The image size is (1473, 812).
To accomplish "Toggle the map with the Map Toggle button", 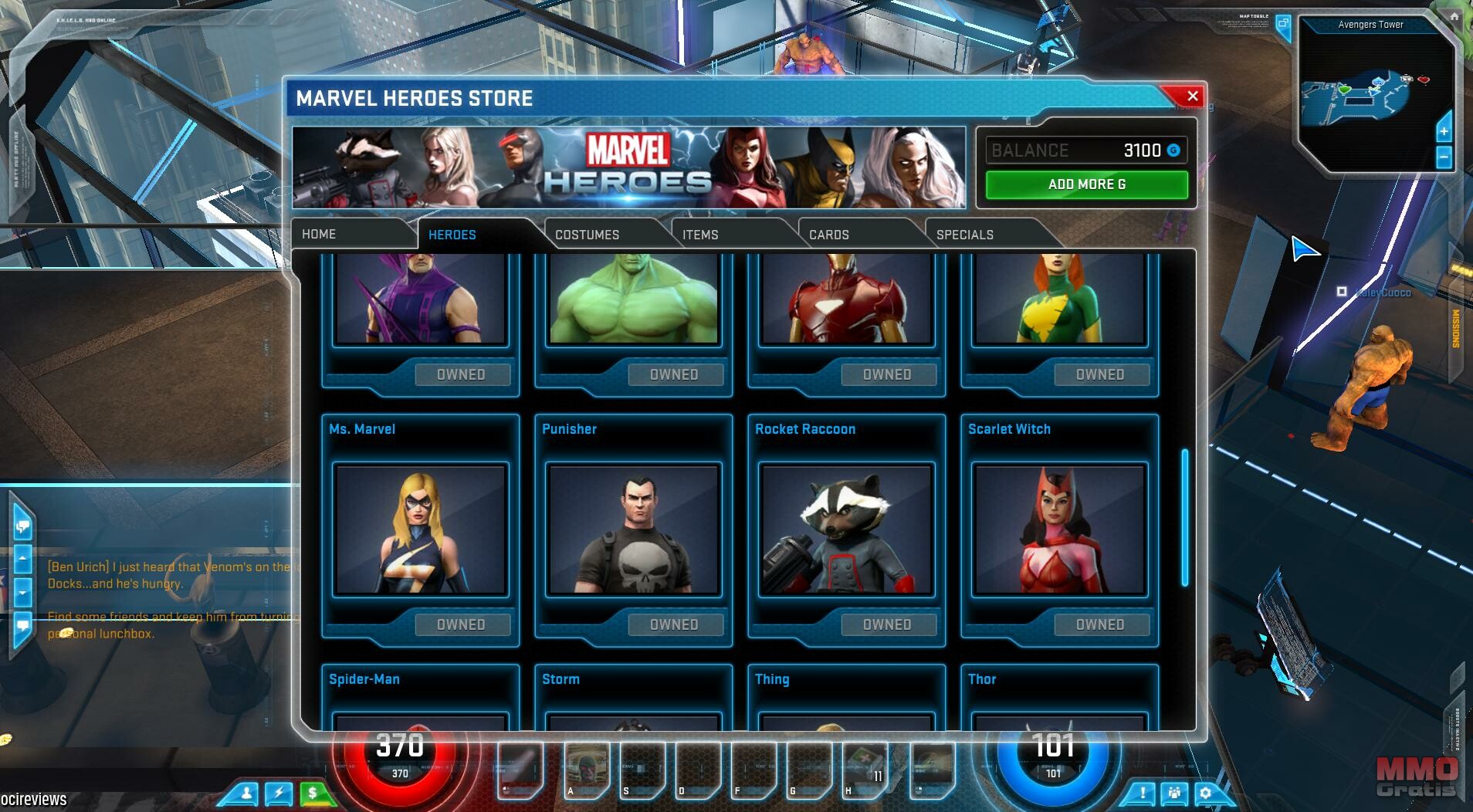I will coord(1283,23).
